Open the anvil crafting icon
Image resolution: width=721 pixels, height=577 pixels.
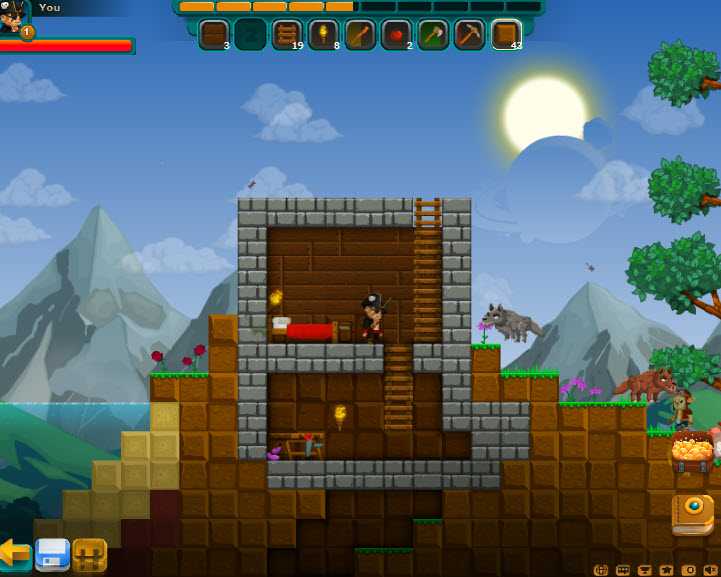tap(645, 569)
